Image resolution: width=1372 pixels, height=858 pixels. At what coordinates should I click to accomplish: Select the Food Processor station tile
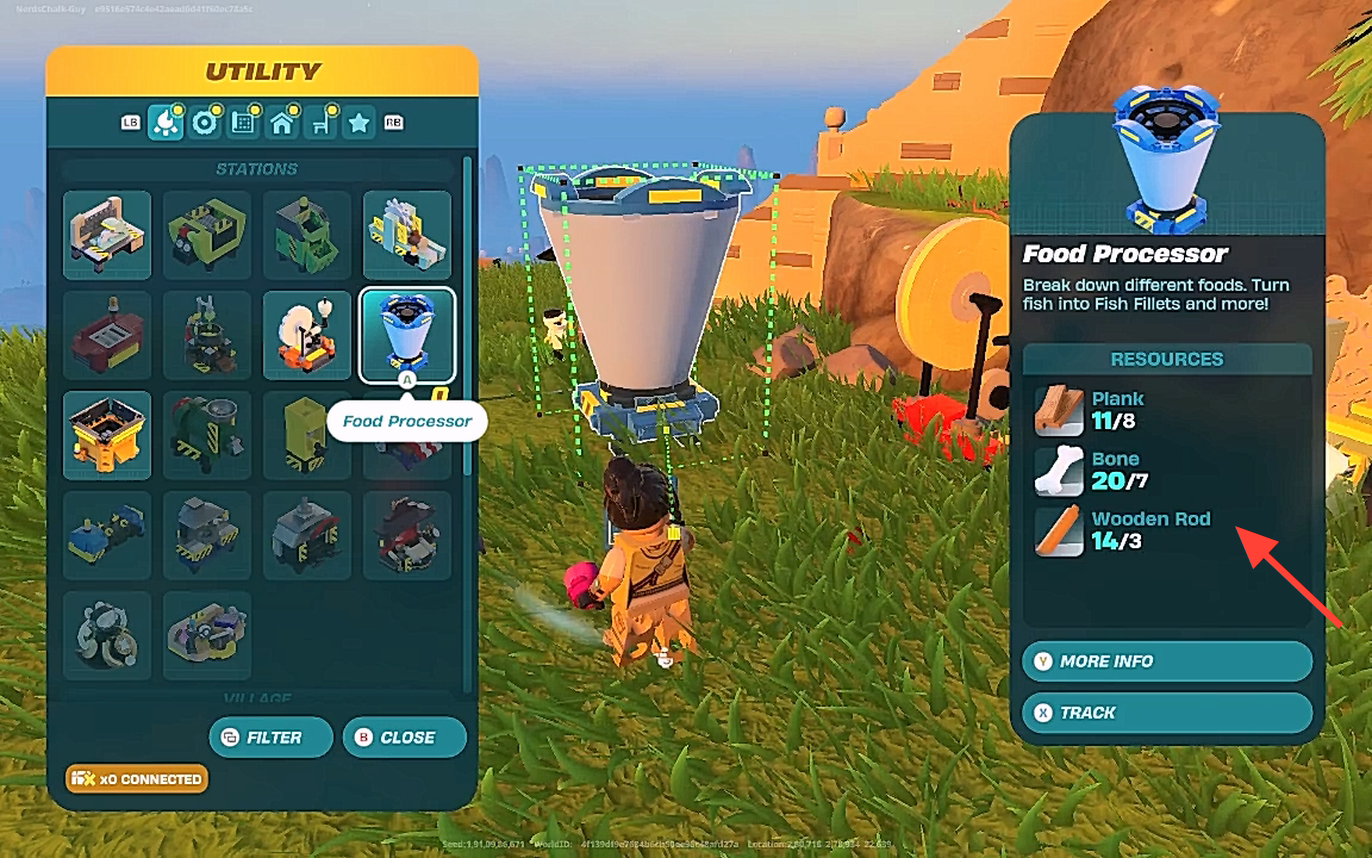[x=406, y=335]
